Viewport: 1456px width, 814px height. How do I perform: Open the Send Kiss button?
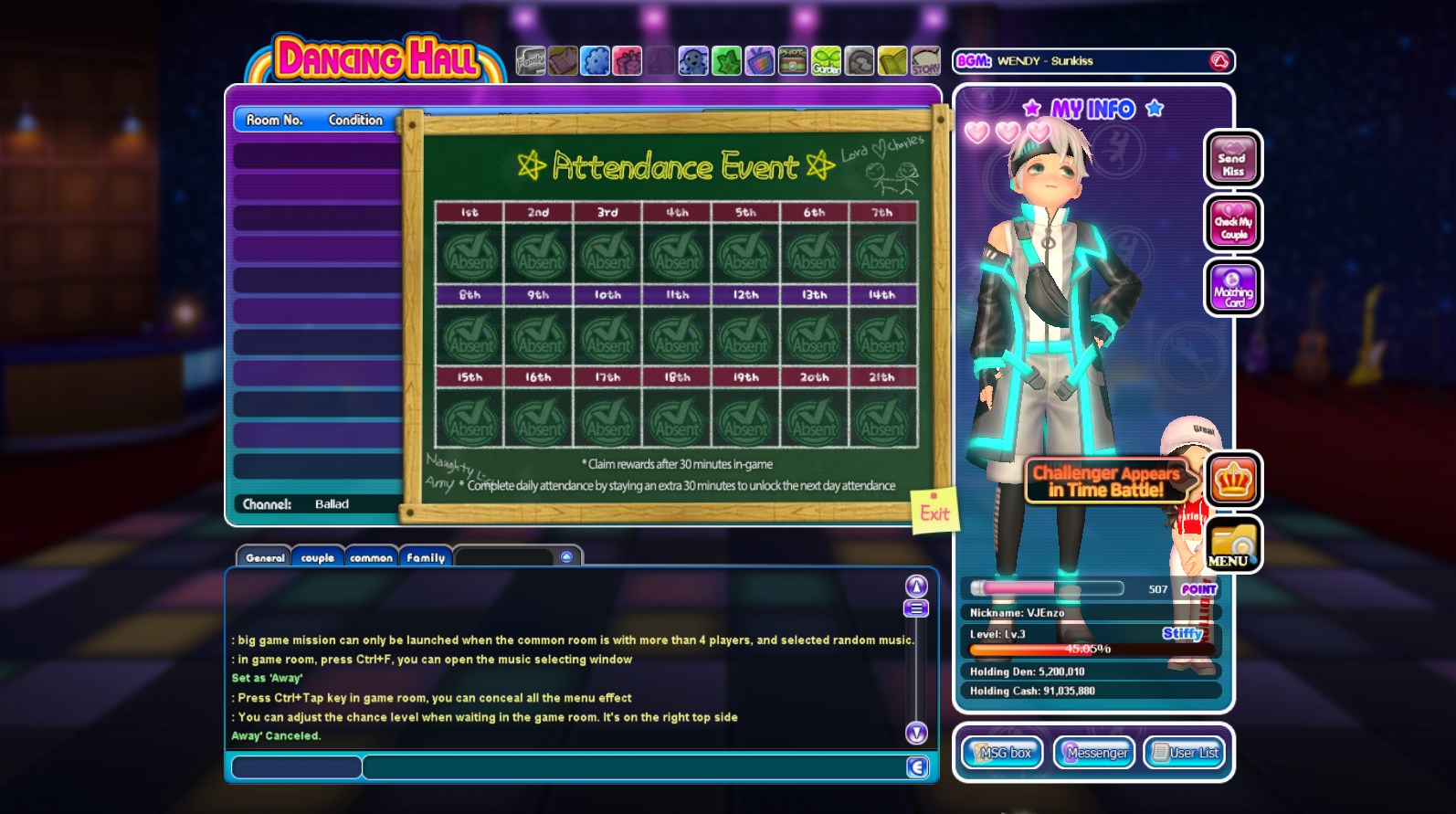[1233, 160]
